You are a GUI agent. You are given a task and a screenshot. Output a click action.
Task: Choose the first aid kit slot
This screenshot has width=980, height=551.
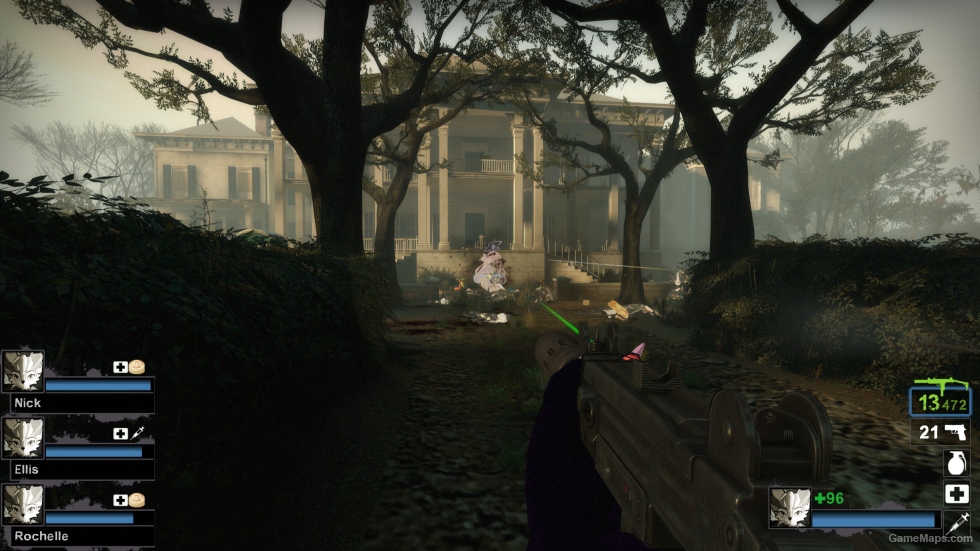coord(956,493)
